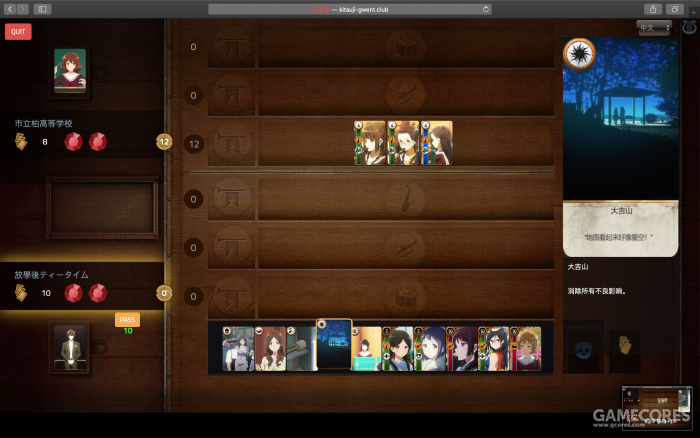Viewport: 700px width, 438px height.
Task: Click the browser back arrow
Action: tap(9, 9)
